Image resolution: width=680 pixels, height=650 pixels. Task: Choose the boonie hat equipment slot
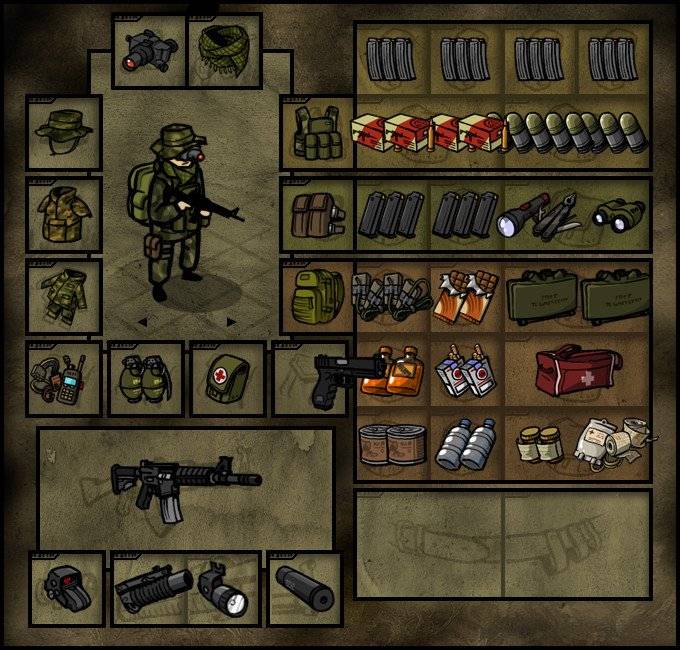(x=64, y=132)
